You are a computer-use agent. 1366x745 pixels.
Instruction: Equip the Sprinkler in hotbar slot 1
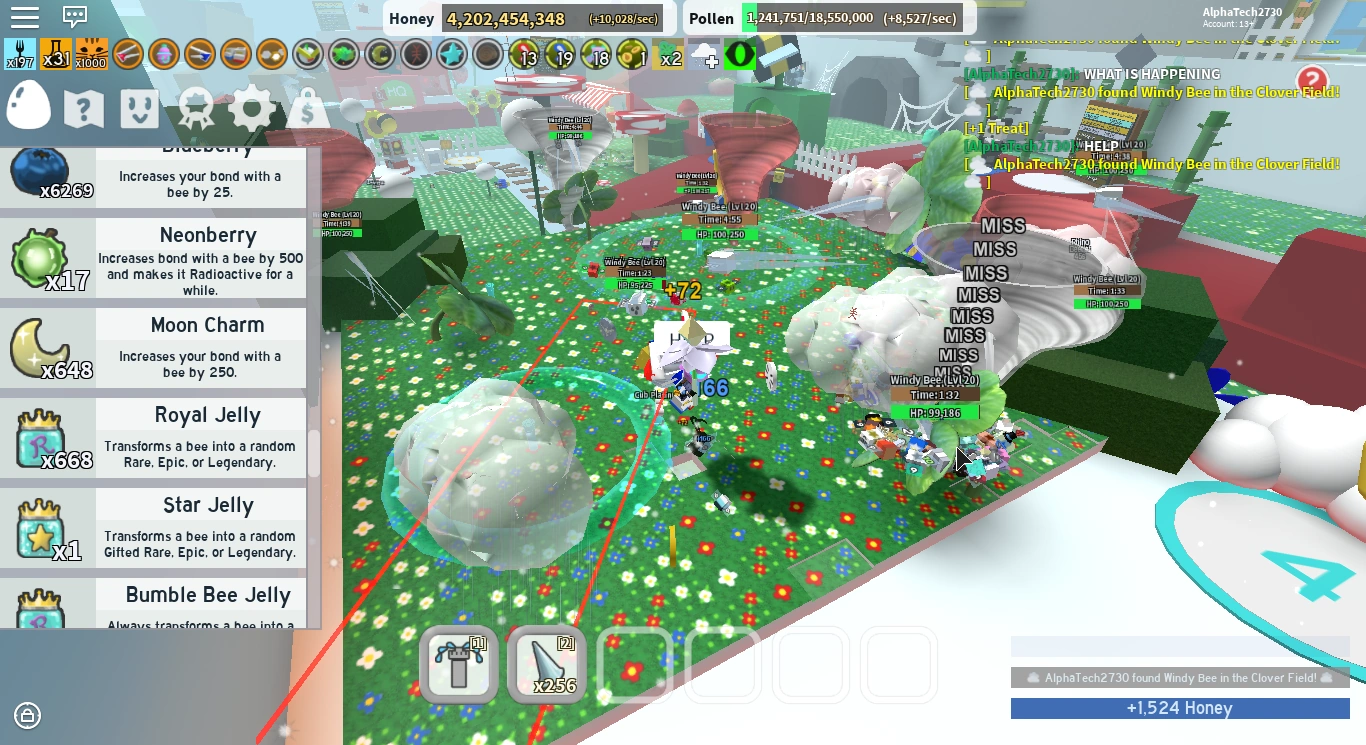point(459,663)
